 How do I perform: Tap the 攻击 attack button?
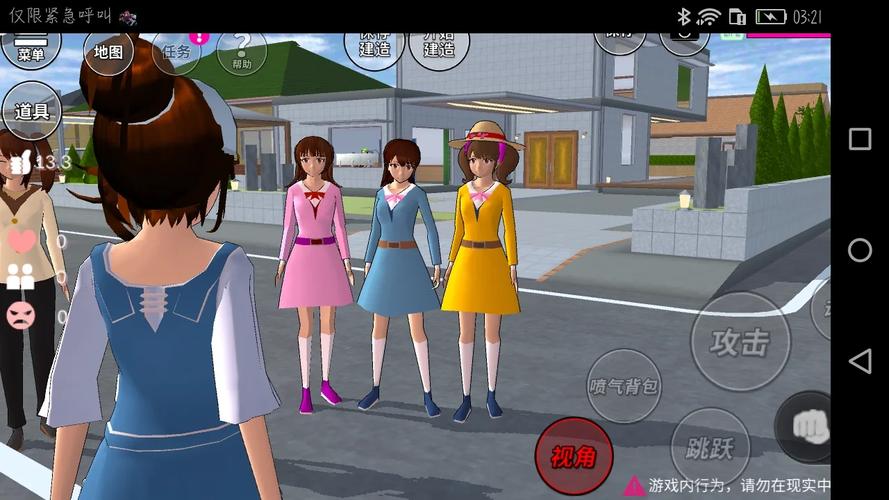tap(740, 342)
